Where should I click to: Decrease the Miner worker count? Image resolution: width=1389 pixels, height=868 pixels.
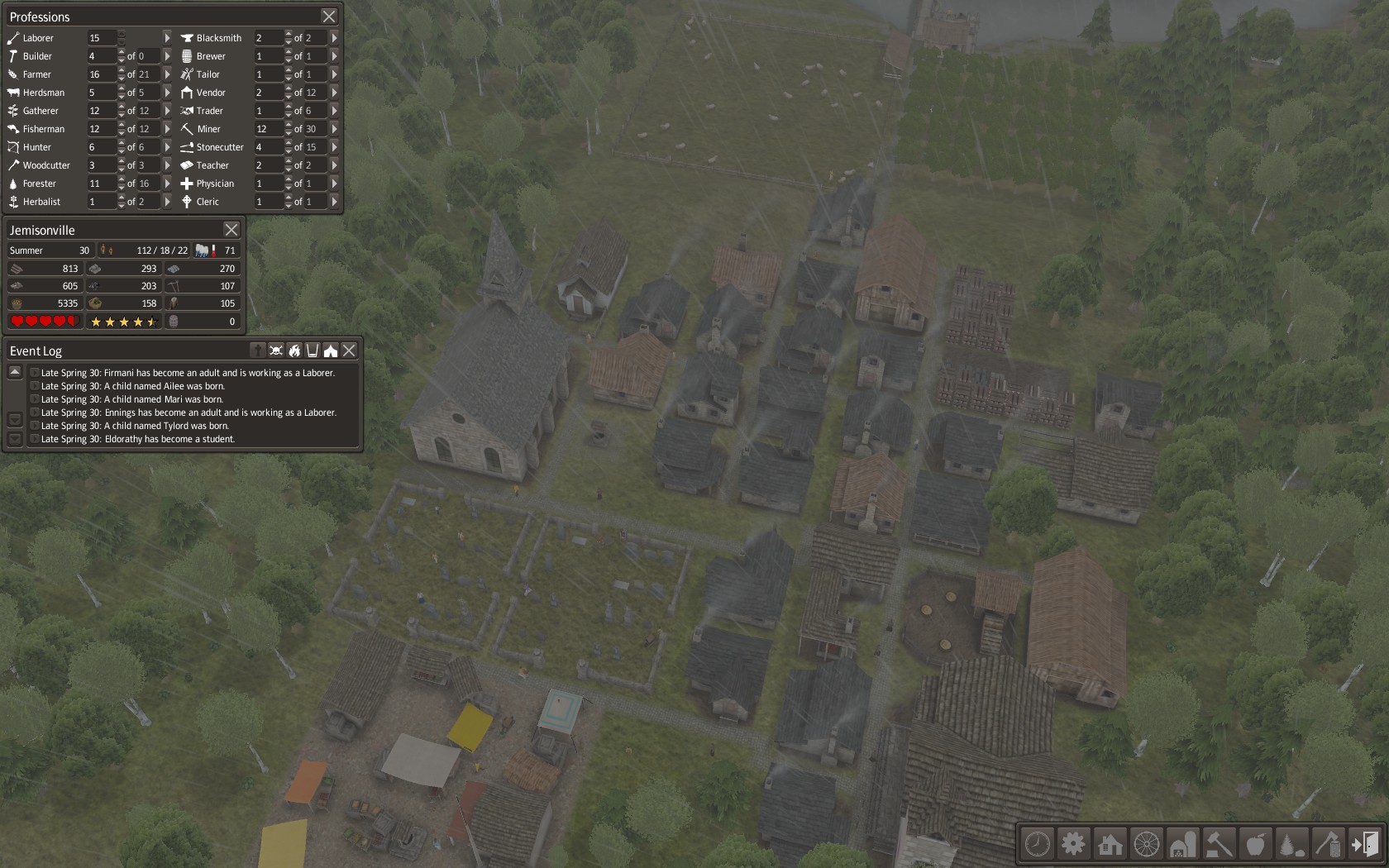point(289,132)
